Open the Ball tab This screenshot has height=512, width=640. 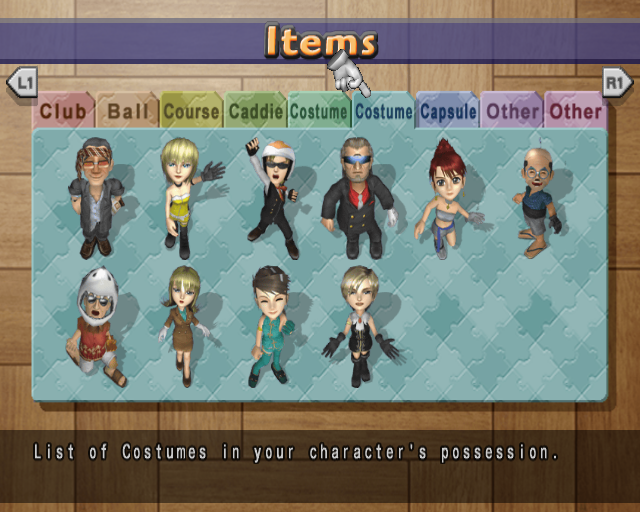pyautogui.click(x=127, y=111)
